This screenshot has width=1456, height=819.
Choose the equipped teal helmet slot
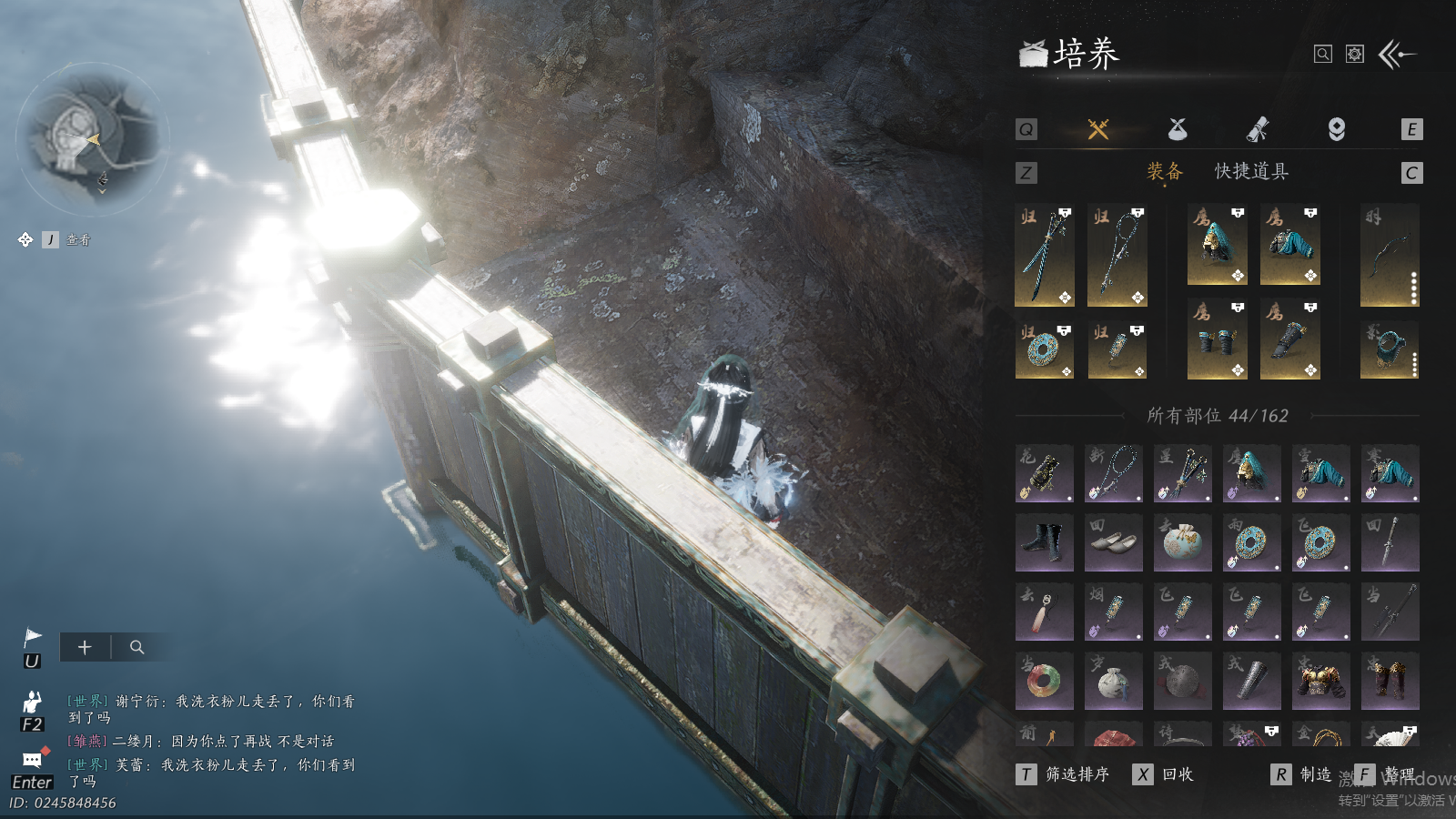[1217, 246]
